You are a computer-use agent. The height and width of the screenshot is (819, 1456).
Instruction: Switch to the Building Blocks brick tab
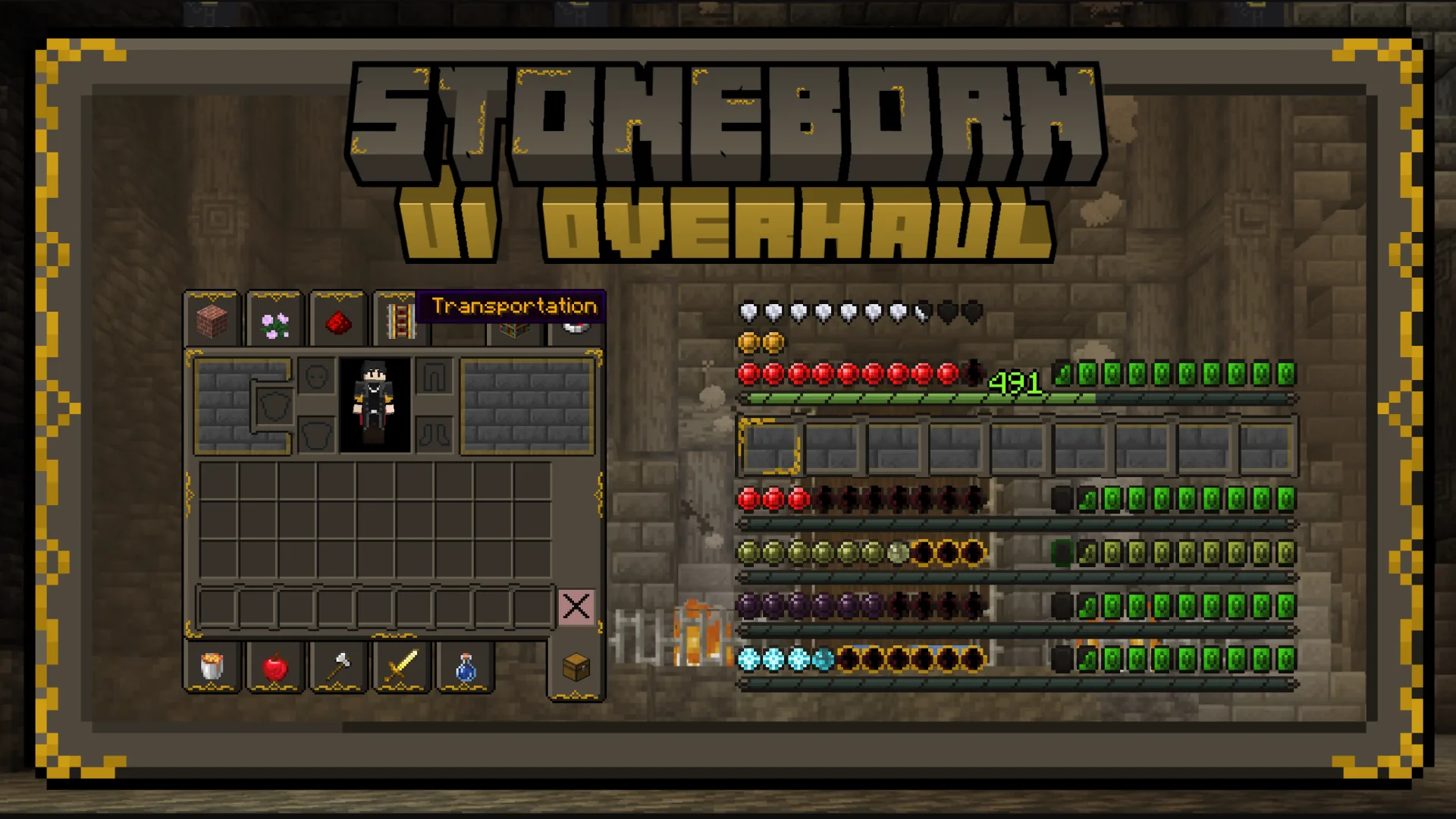[212, 318]
